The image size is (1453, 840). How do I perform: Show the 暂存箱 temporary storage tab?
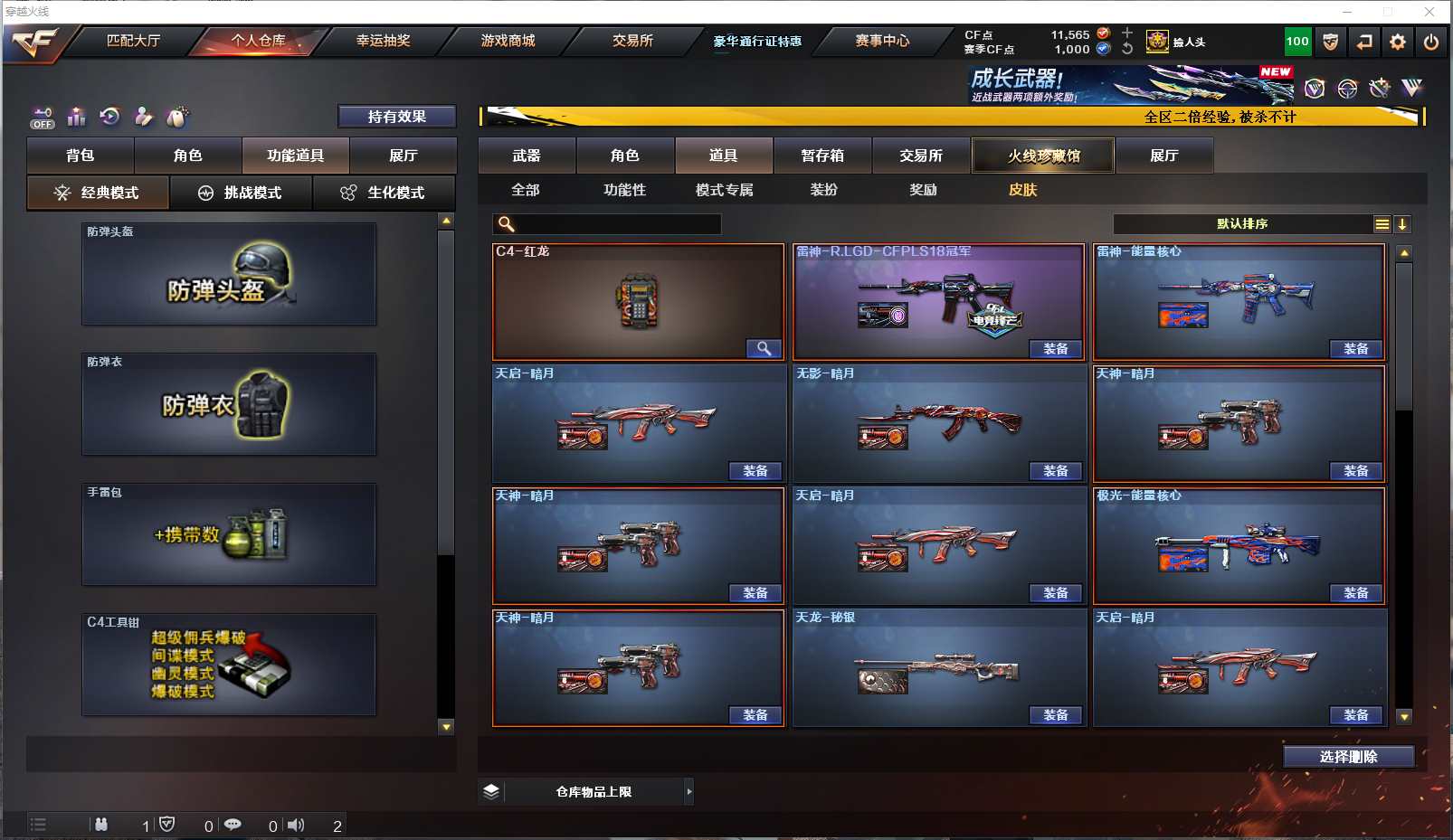(822, 156)
